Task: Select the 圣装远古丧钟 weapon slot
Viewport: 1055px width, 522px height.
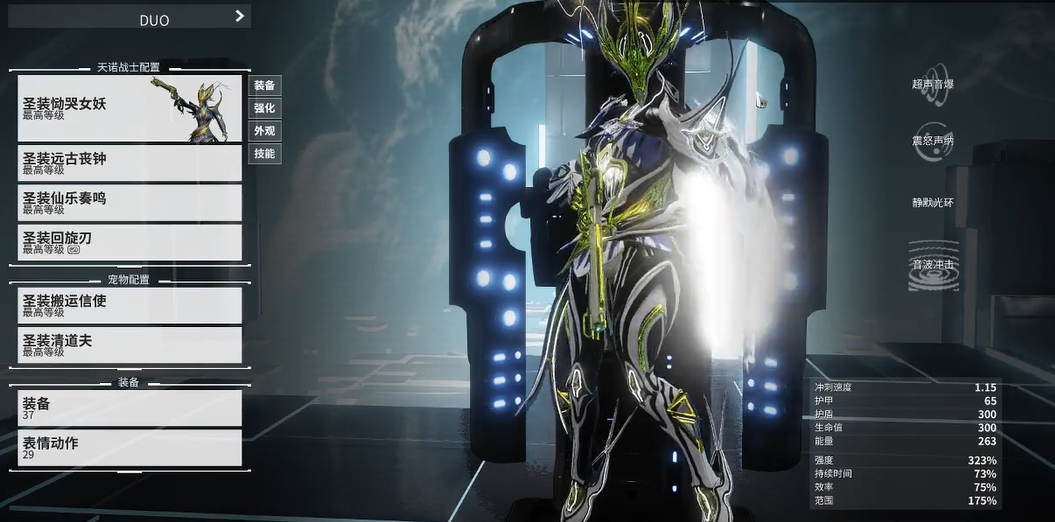Action: pos(130,162)
